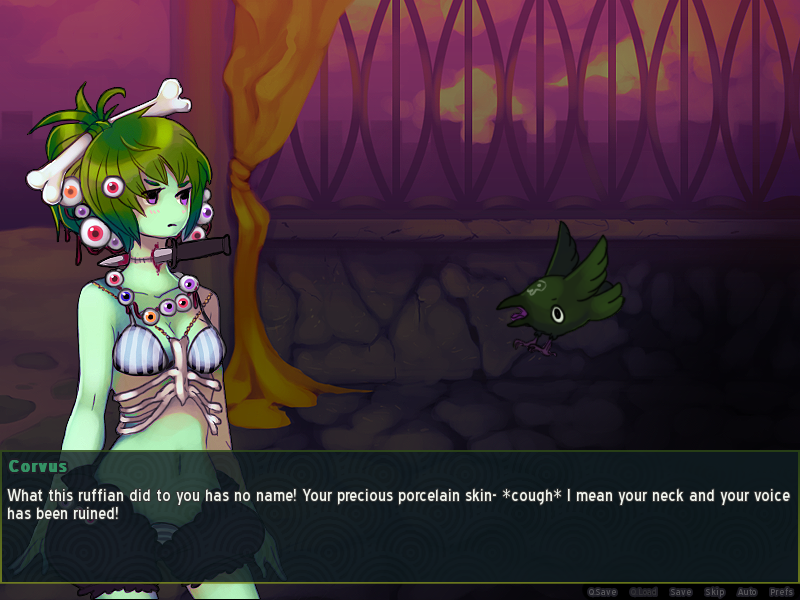Click the Q.Save quick save button
This screenshot has height=600, width=800.
coord(602,592)
